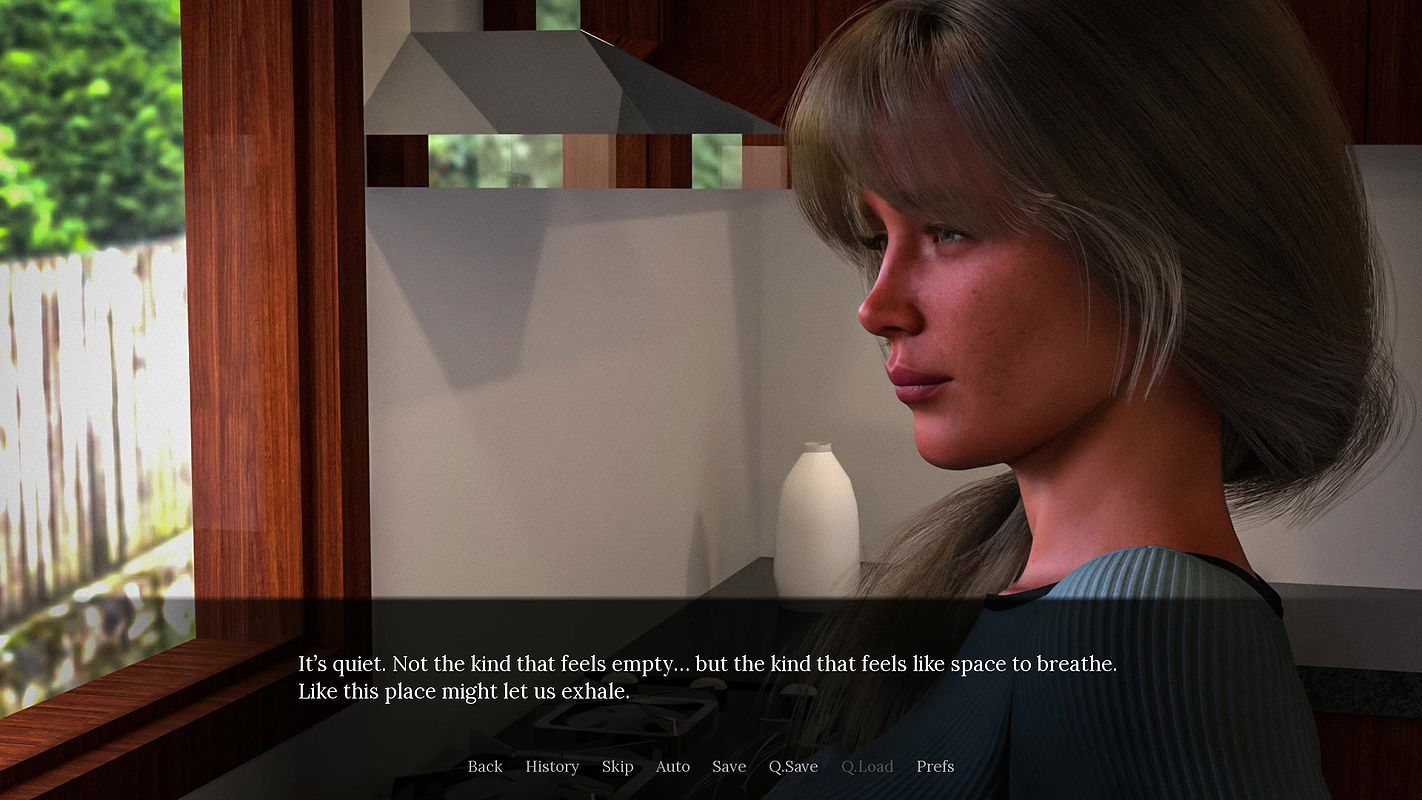The image size is (1422, 800).
Task: Quick-save the current scene with Q.Save
Action: [x=793, y=766]
